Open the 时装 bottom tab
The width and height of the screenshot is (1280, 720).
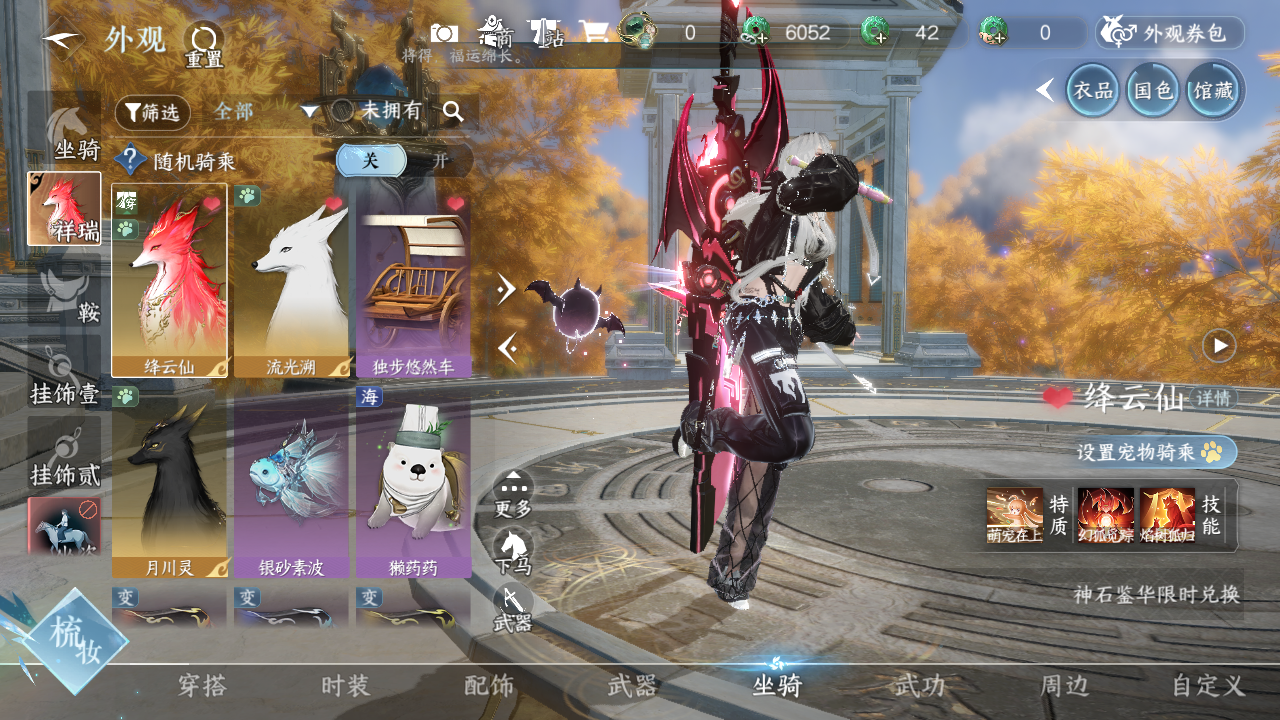coord(345,686)
